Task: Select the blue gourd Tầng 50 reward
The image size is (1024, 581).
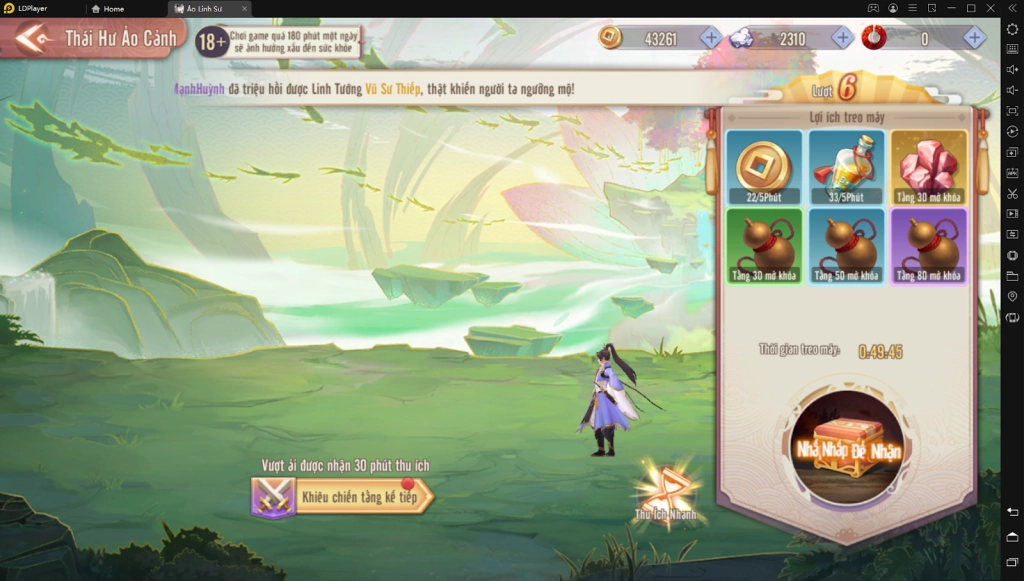Action: tap(846, 246)
